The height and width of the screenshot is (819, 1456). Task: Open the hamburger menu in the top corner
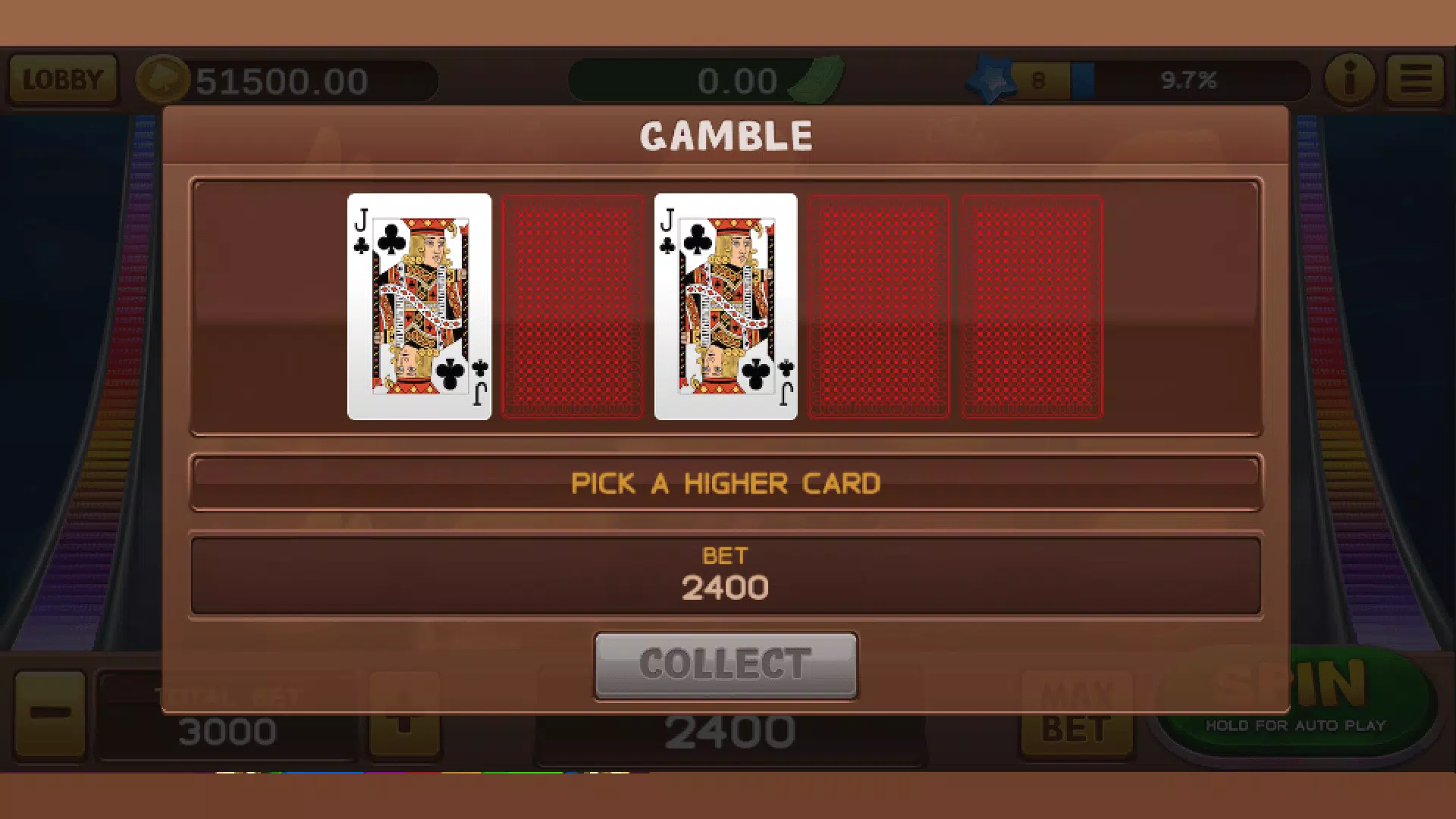pos(1415,79)
